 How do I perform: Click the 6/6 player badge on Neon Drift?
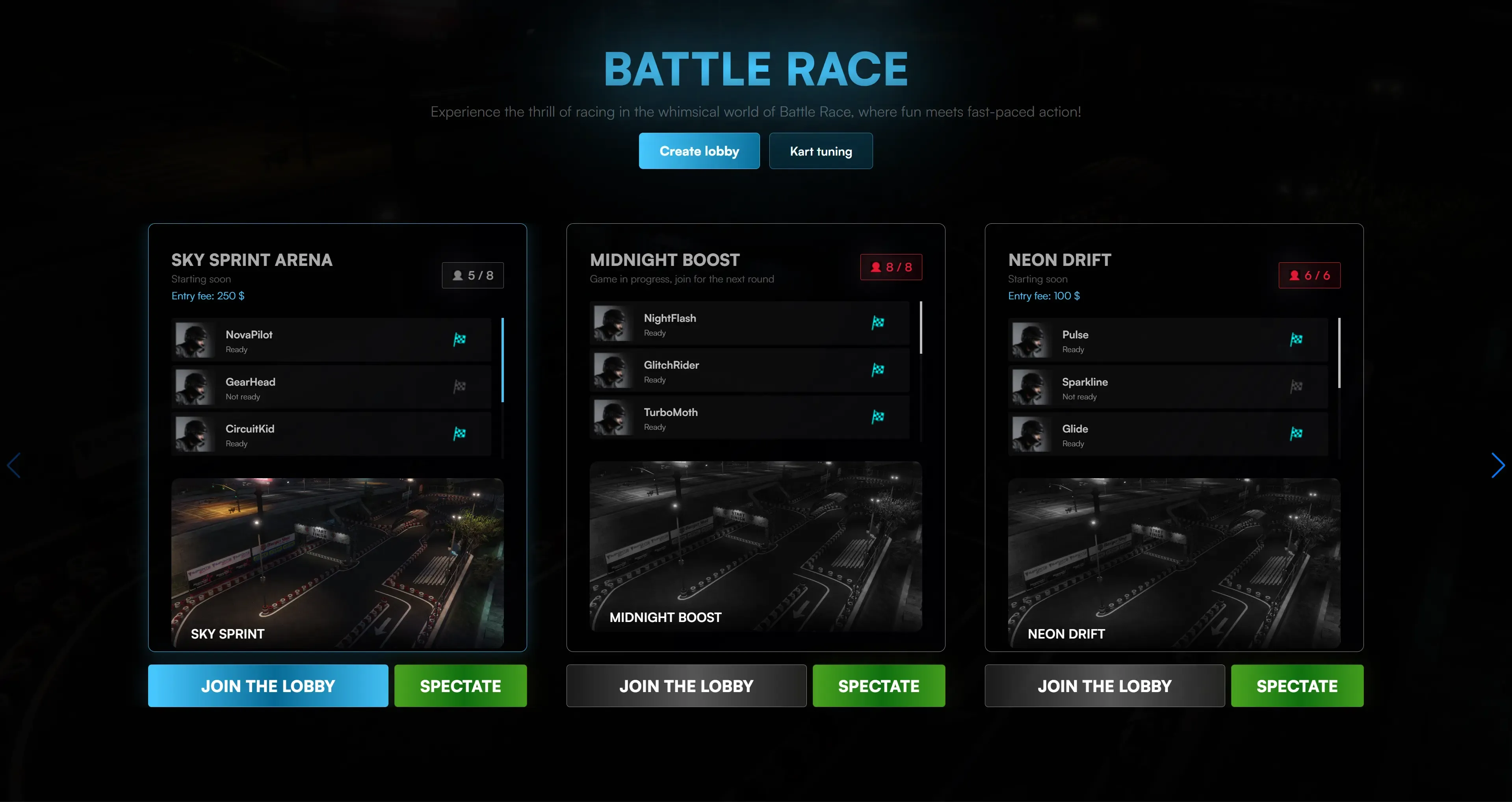click(1310, 275)
